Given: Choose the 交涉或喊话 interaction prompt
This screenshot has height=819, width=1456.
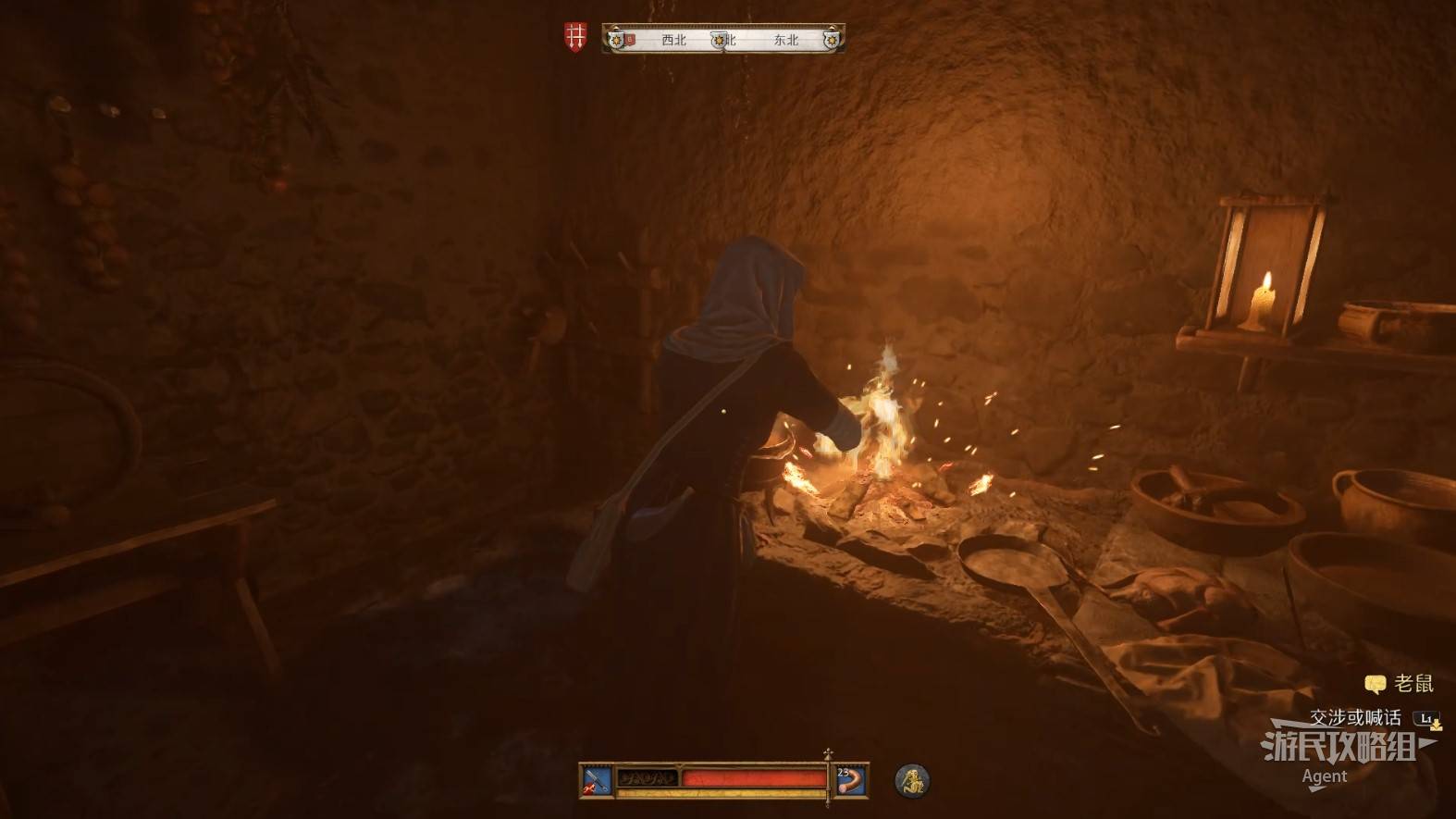Looking at the screenshot, I should pyautogui.click(x=1355, y=717).
